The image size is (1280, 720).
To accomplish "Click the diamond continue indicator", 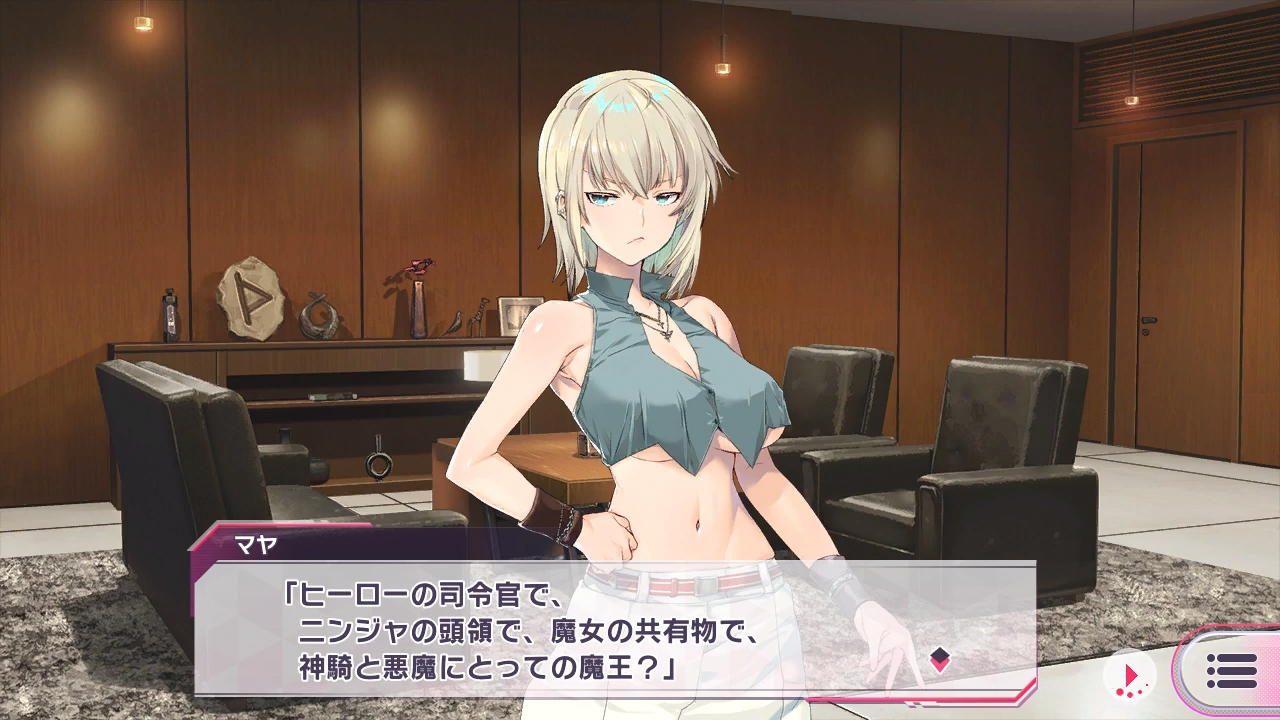I will (939, 657).
